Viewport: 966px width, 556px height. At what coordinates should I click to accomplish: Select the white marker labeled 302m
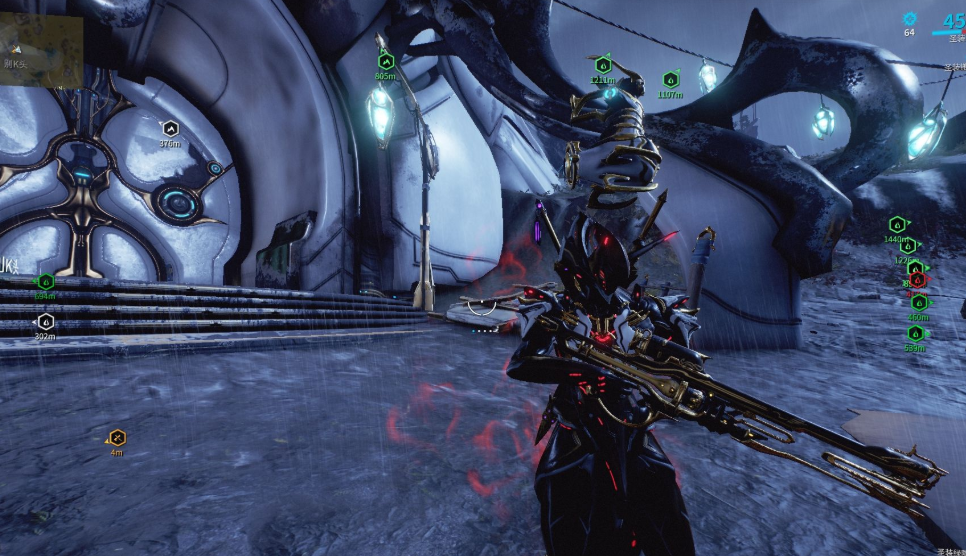point(45,322)
